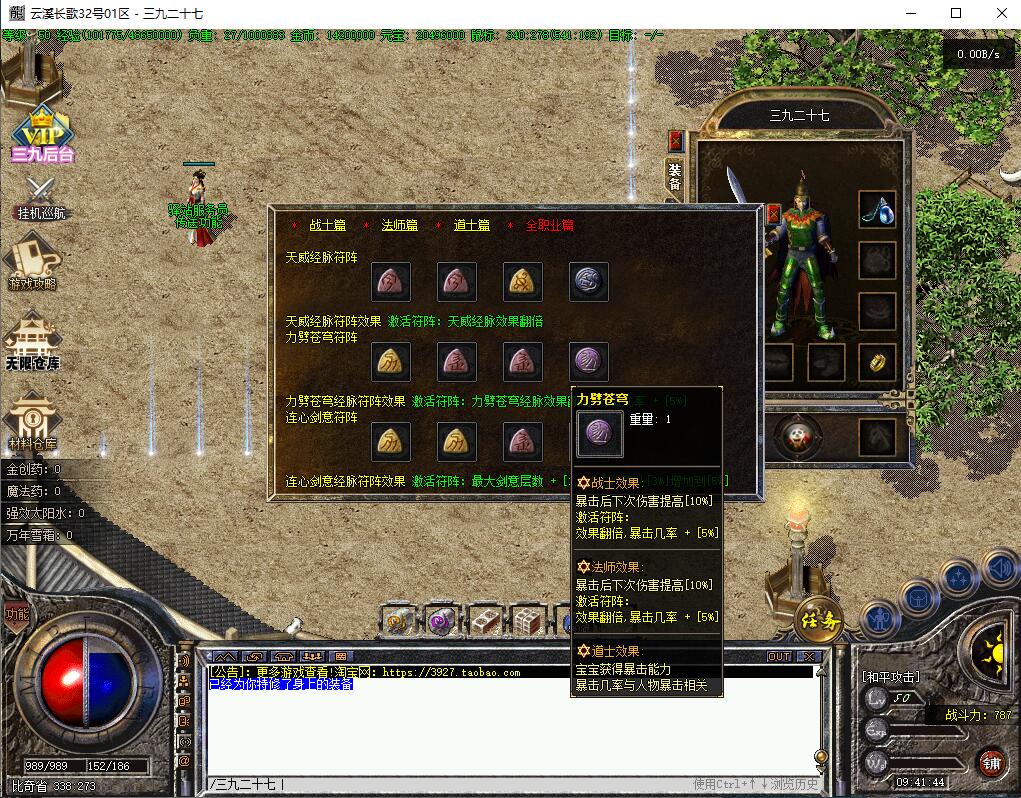Switch to the 全职业篇 tab
This screenshot has height=798, width=1021.
pyautogui.click(x=549, y=226)
